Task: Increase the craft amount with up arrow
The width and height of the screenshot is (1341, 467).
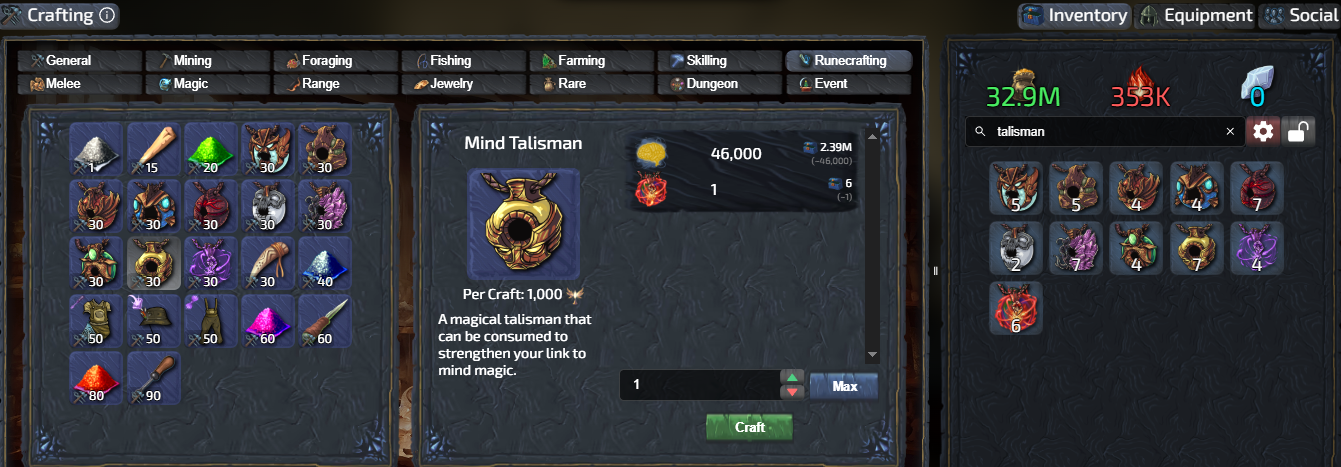Action: pos(791,377)
